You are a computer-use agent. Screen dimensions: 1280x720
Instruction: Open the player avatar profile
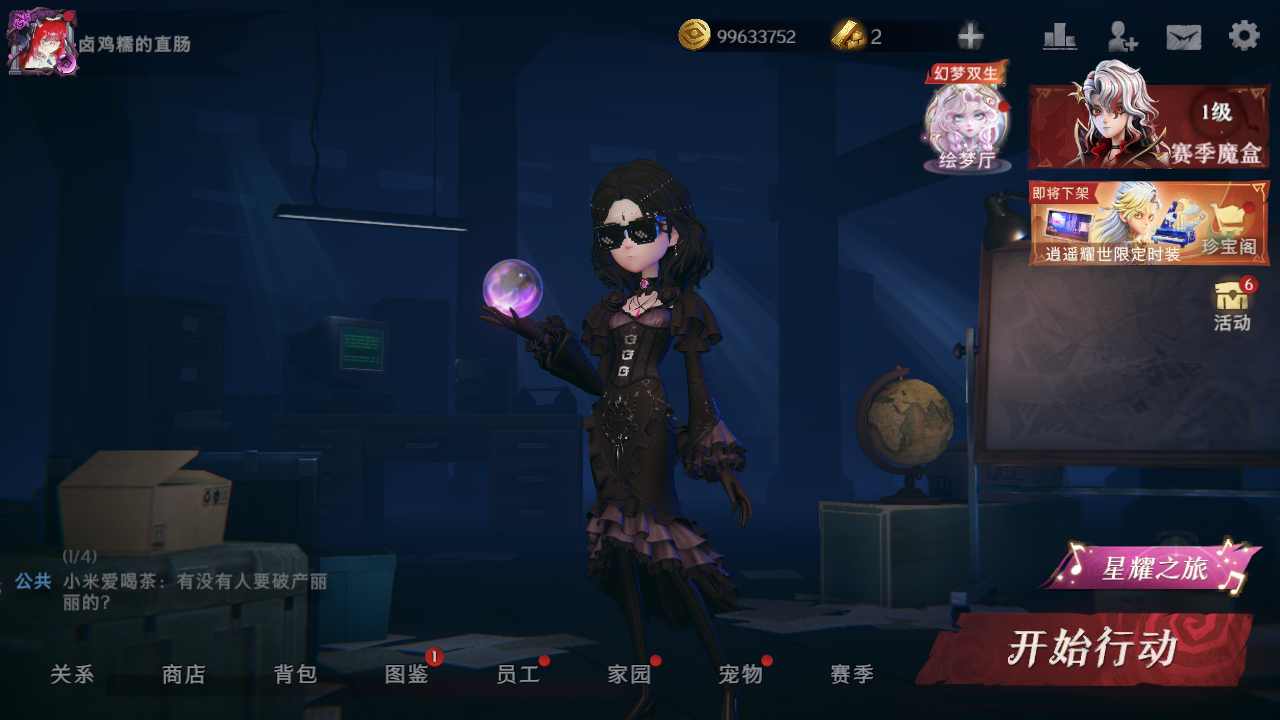coord(41,42)
